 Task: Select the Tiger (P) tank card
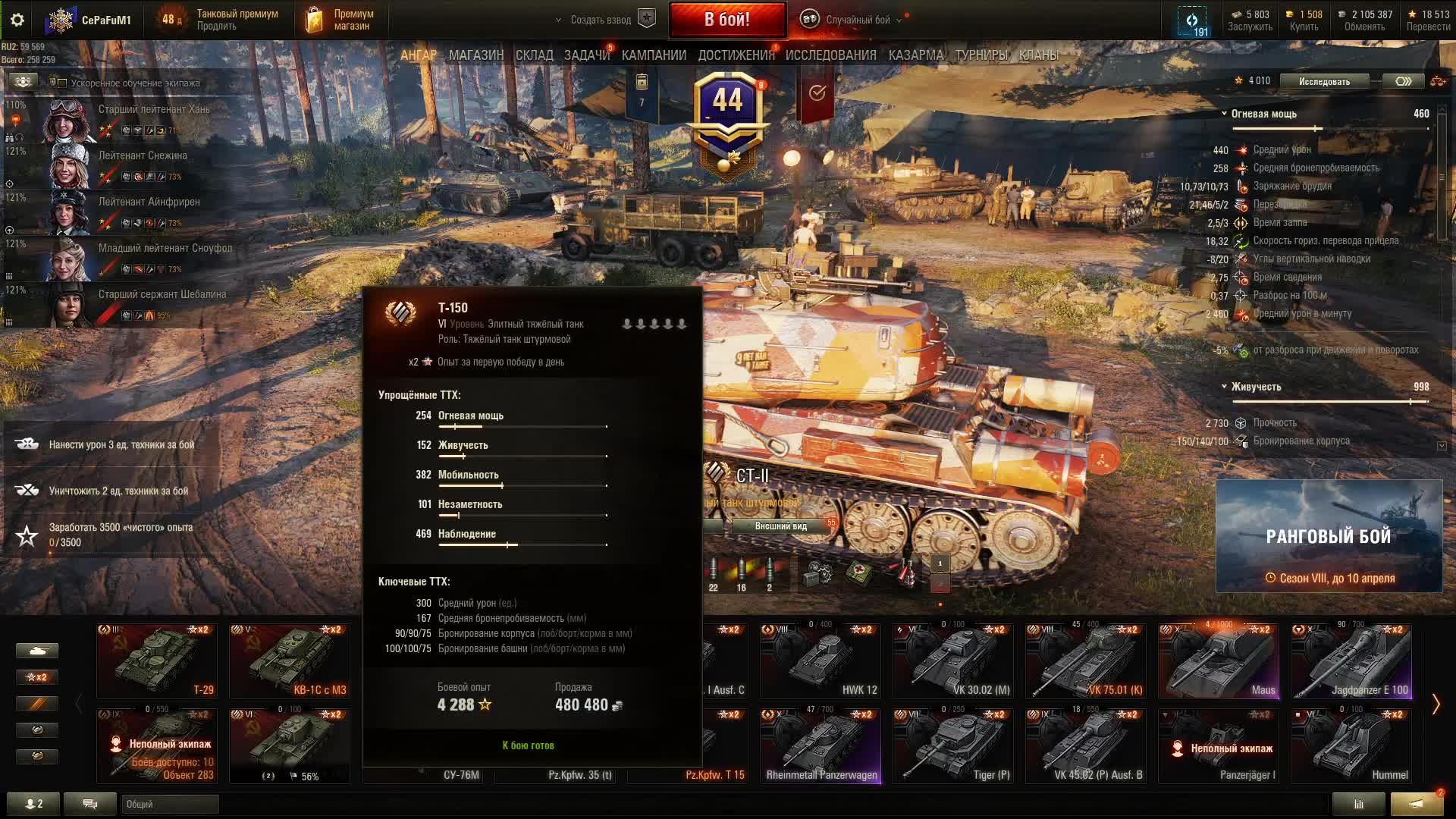[x=952, y=745]
